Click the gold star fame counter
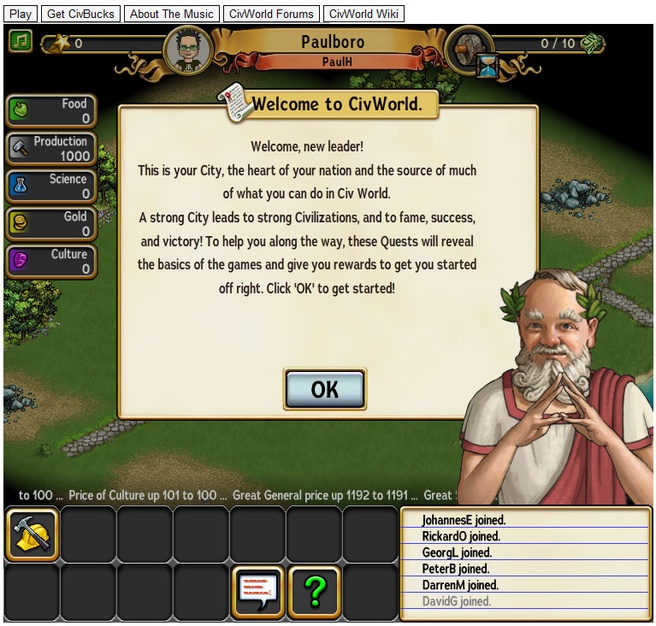656x626 pixels. point(59,43)
